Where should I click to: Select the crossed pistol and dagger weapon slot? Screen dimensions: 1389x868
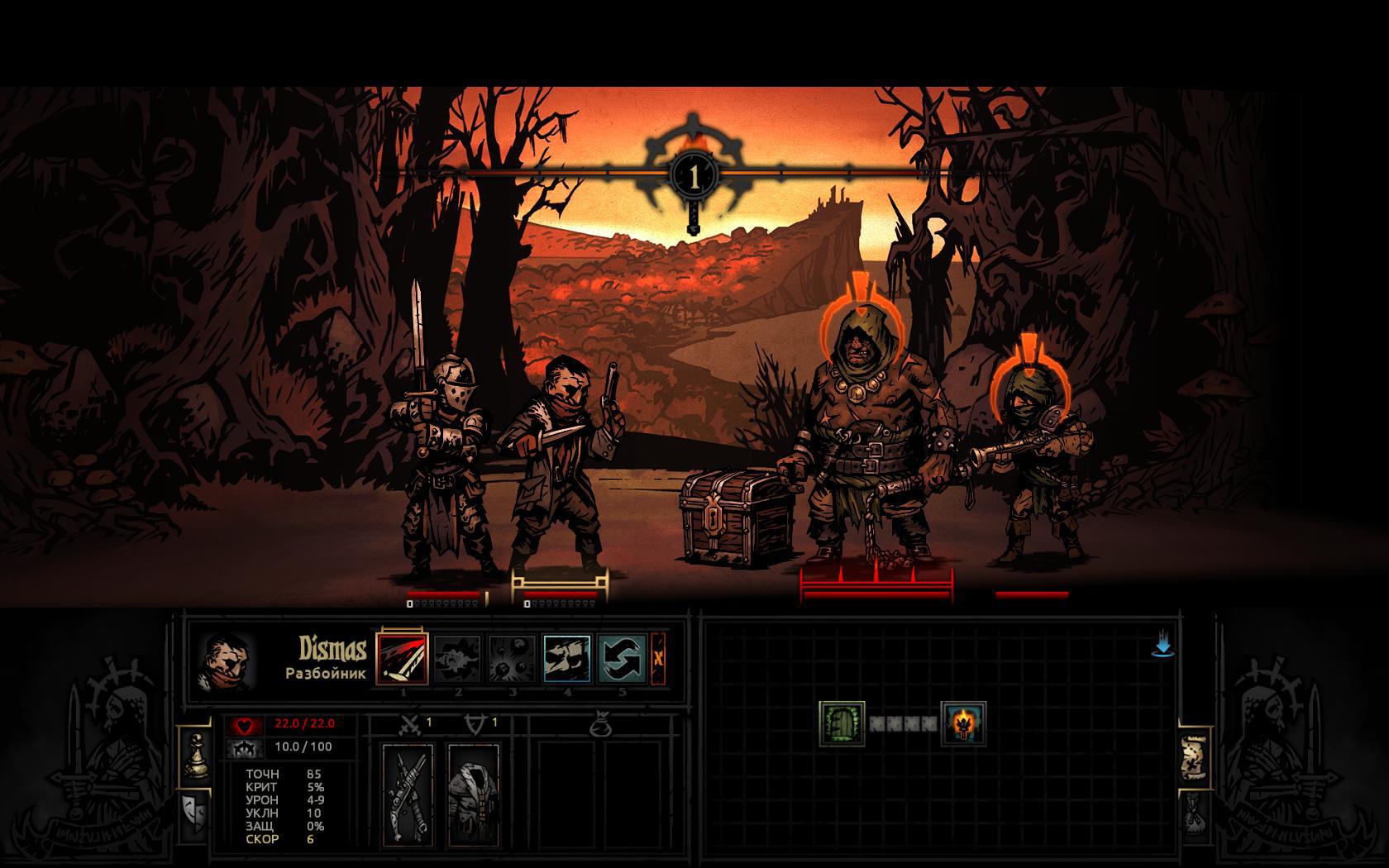click(x=408, y=794)
